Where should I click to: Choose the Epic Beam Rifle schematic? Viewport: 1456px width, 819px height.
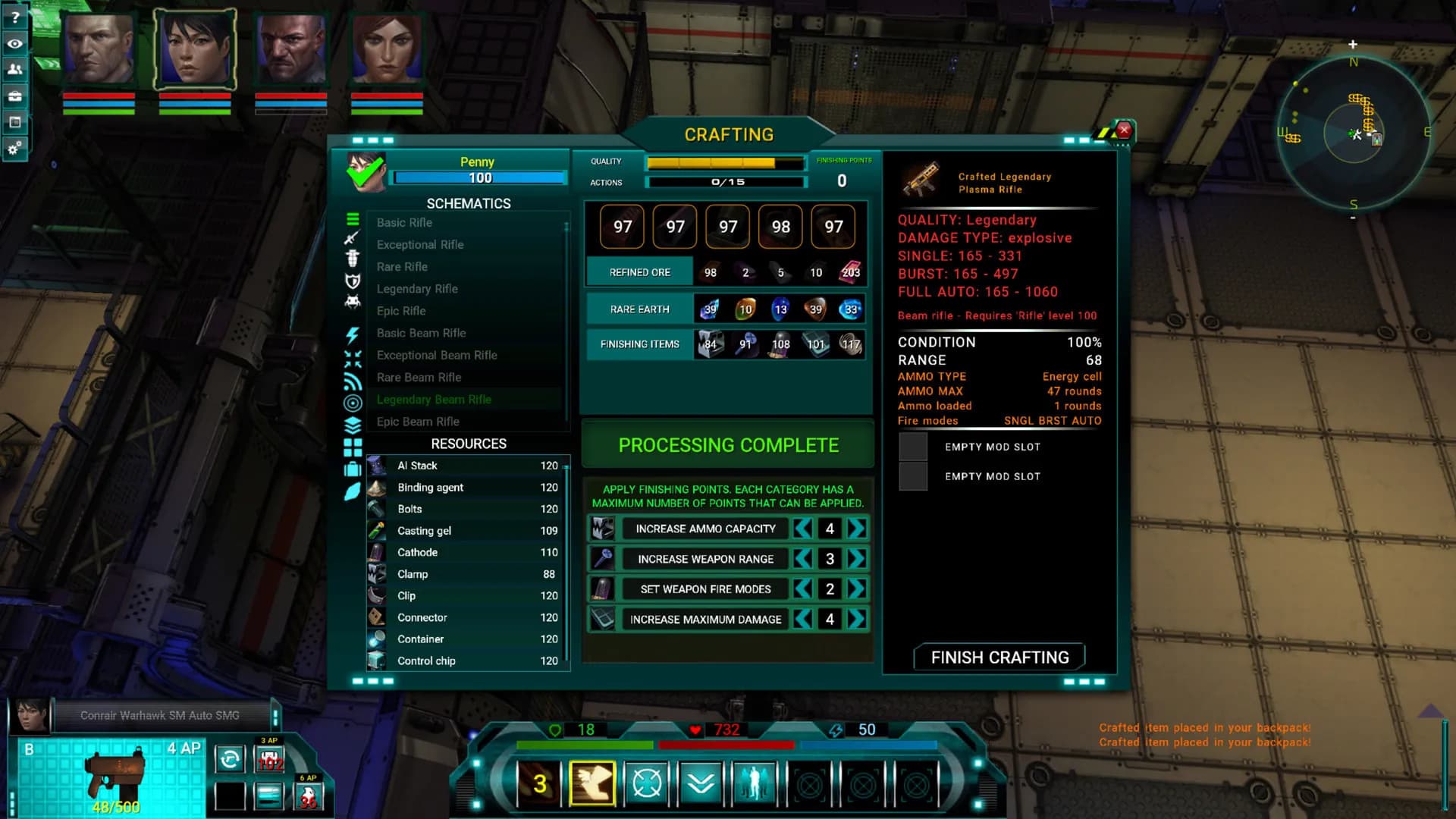point(418,422)
